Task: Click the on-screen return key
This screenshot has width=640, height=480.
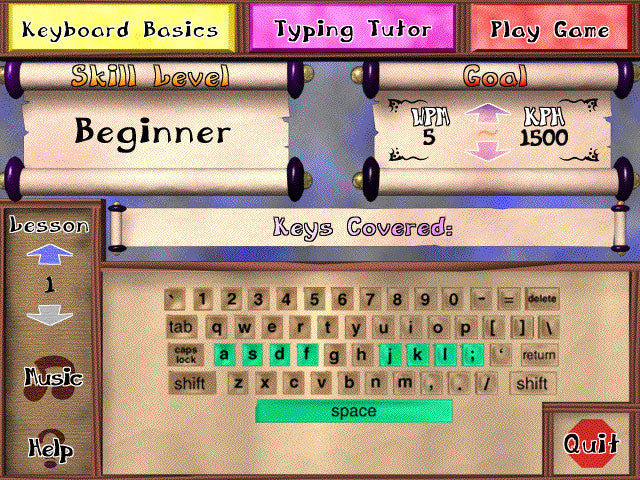Action: coord(538,353)
